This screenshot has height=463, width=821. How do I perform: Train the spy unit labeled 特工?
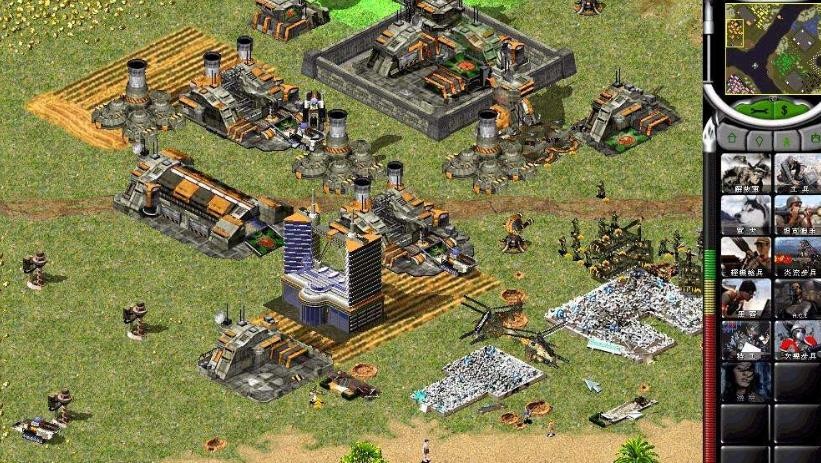coord(745,340)
